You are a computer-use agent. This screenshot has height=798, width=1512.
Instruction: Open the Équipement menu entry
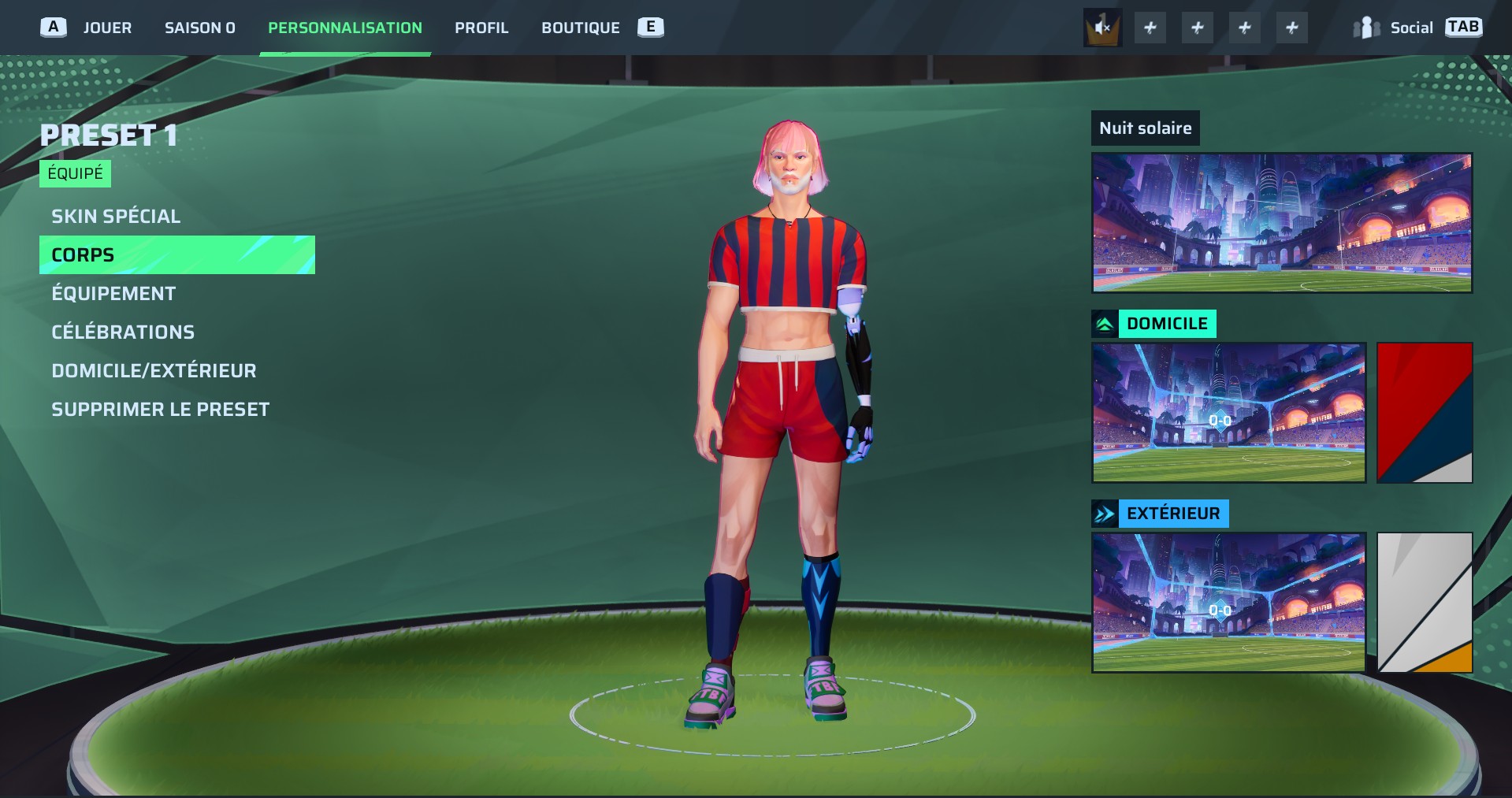[x=113, y=293]
